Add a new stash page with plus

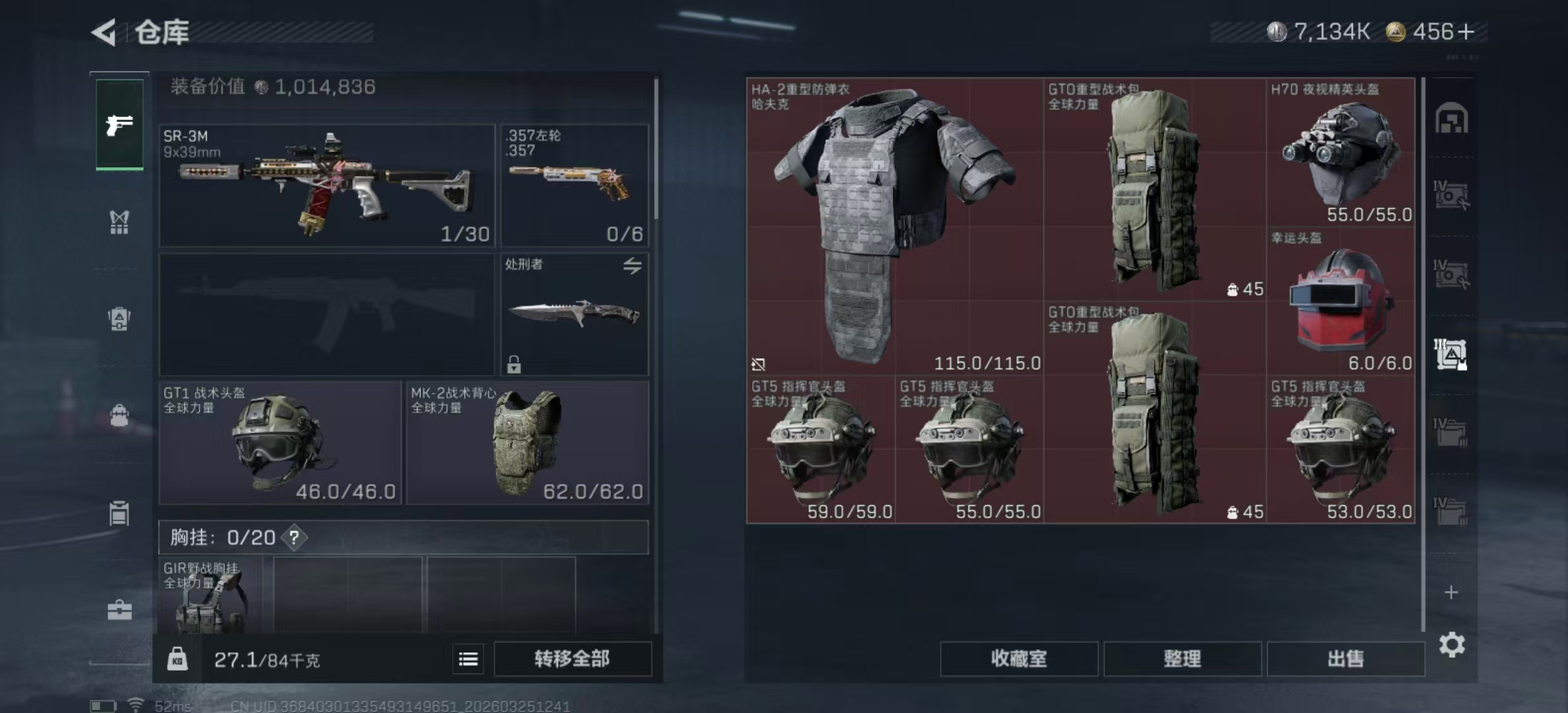tap(1451, 592)
